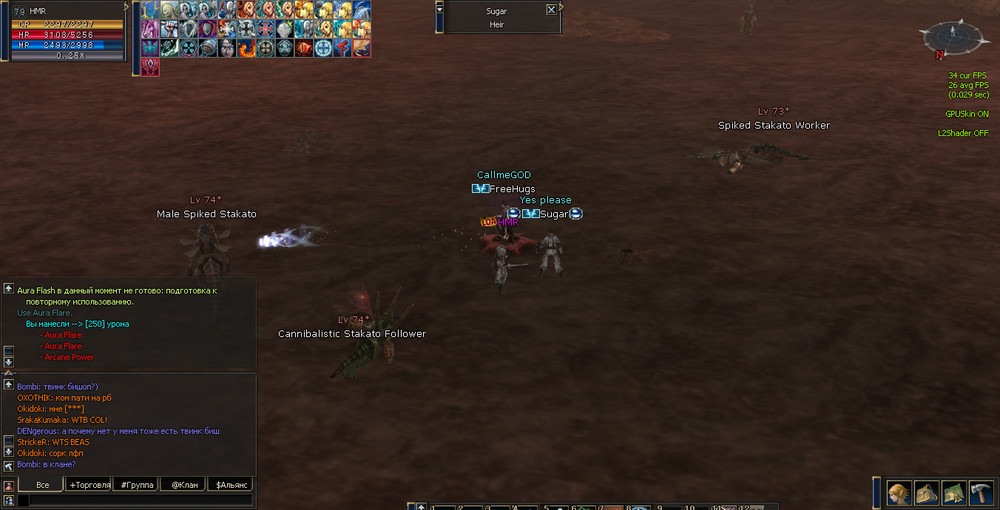The height and width of the screenshot is (510, 1000).
Task: Select the Sugar target name bar
Action: [x=496, y=9]
